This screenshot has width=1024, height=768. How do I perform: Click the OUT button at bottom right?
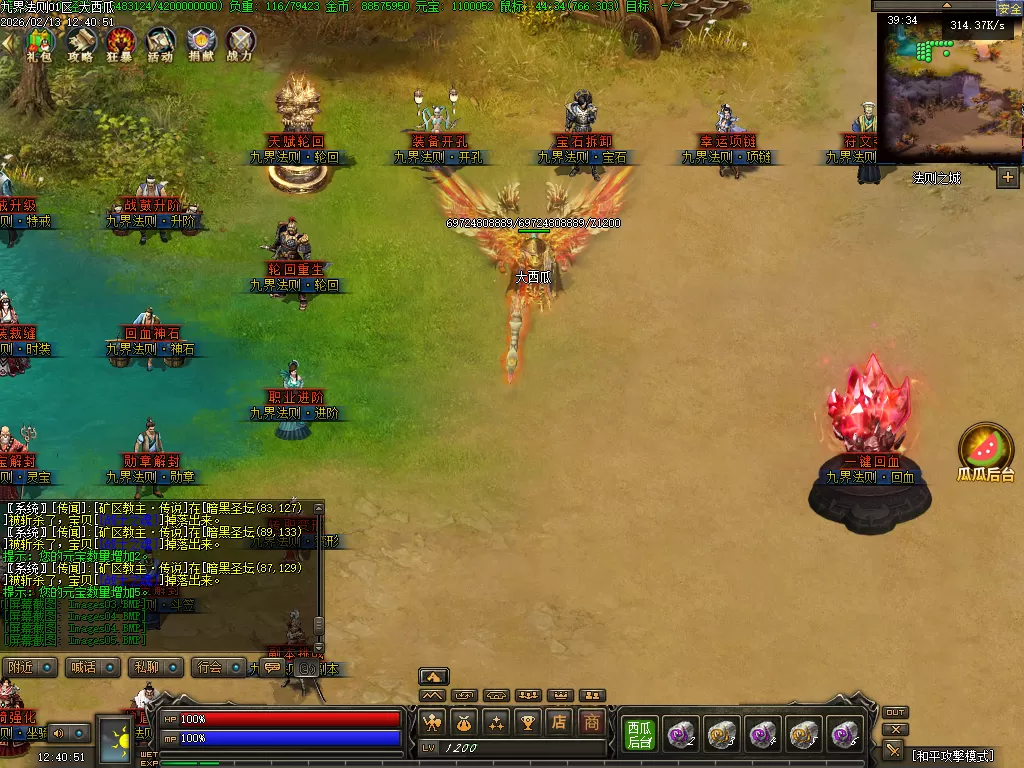click(896, 712)
